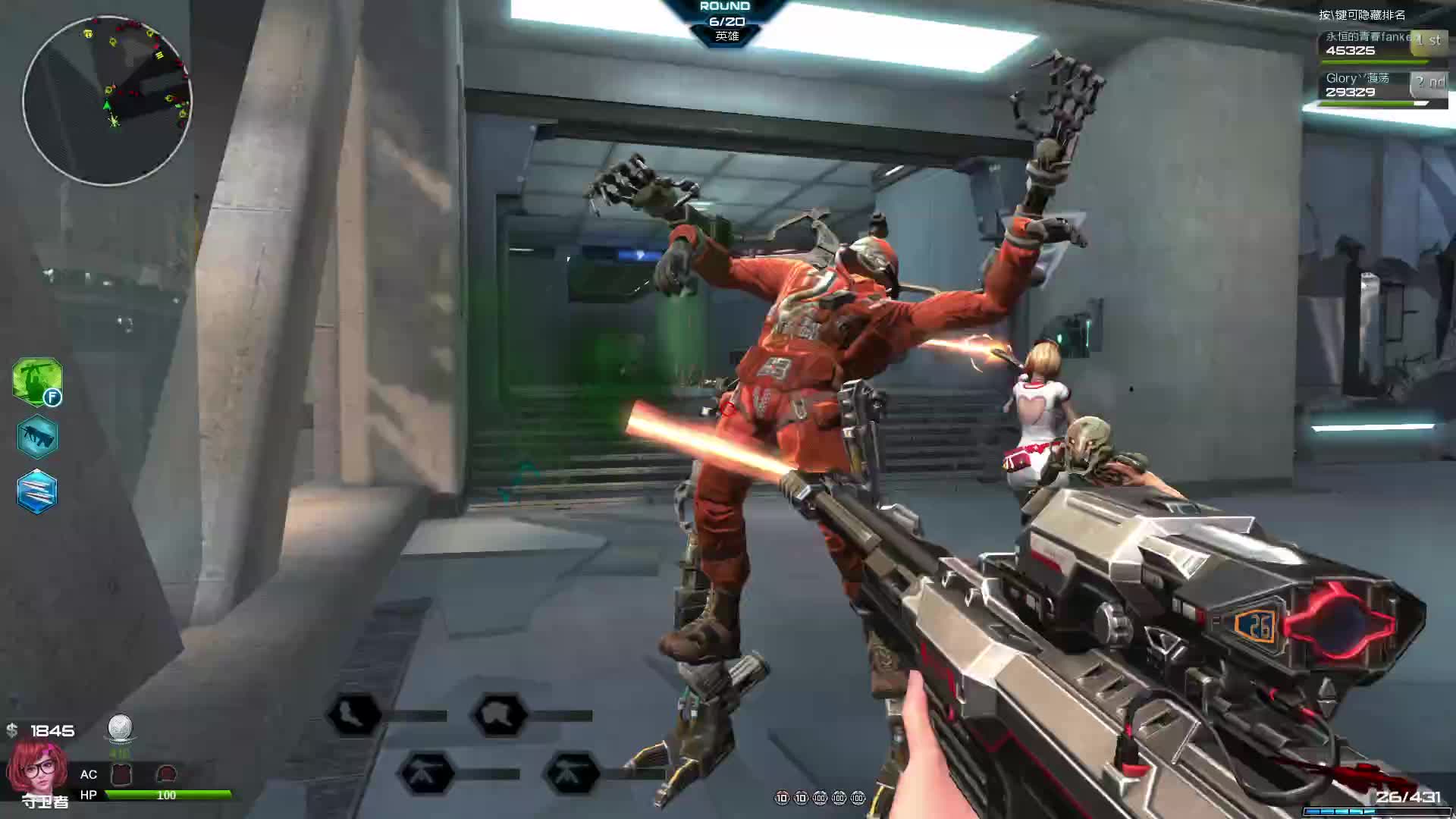The image size is (1456, 819).
Task: Select the boot upgrade hexagon
Action: click(353, 714)
